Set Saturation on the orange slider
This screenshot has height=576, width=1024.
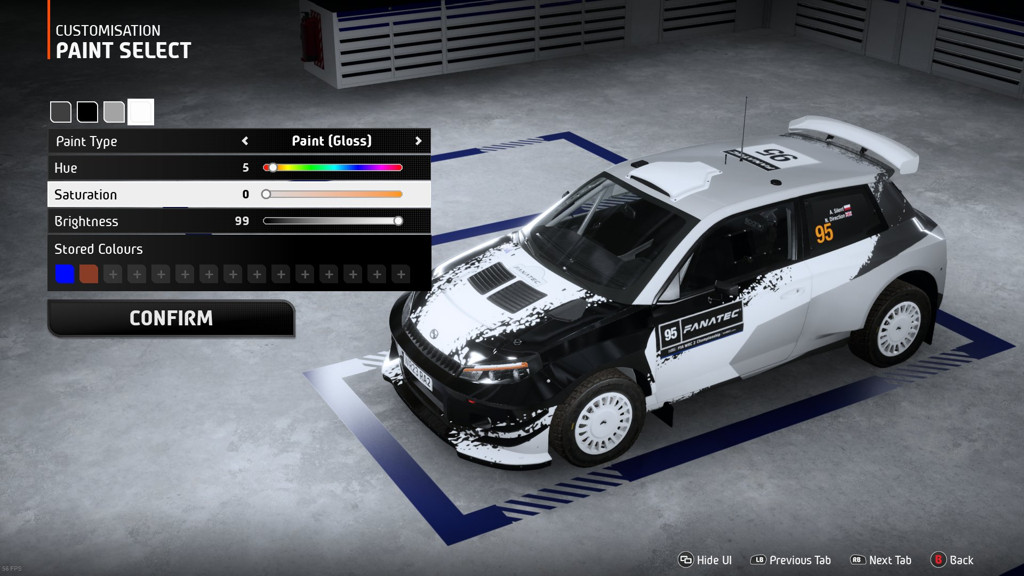point(332,194)
